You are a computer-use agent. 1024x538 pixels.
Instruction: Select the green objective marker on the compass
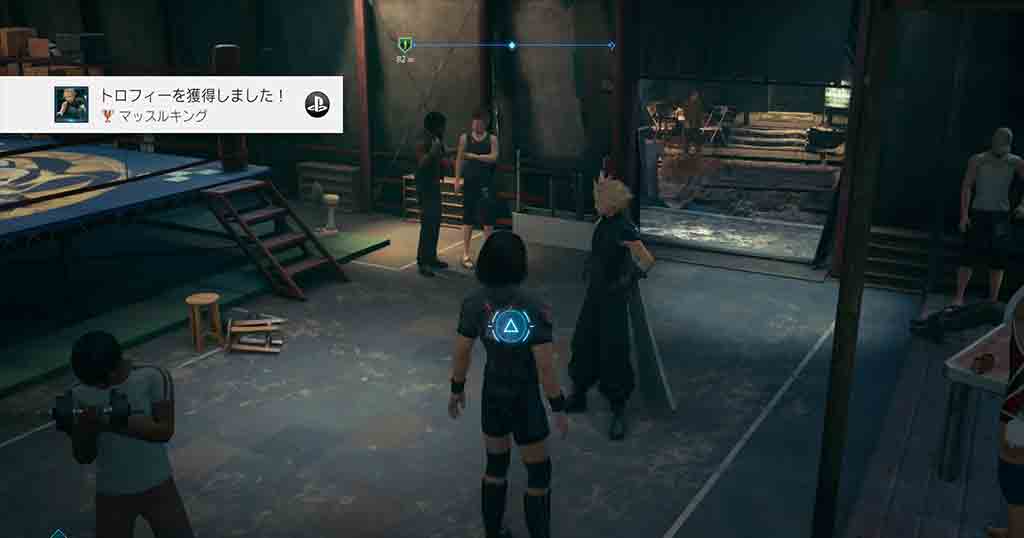403,45
